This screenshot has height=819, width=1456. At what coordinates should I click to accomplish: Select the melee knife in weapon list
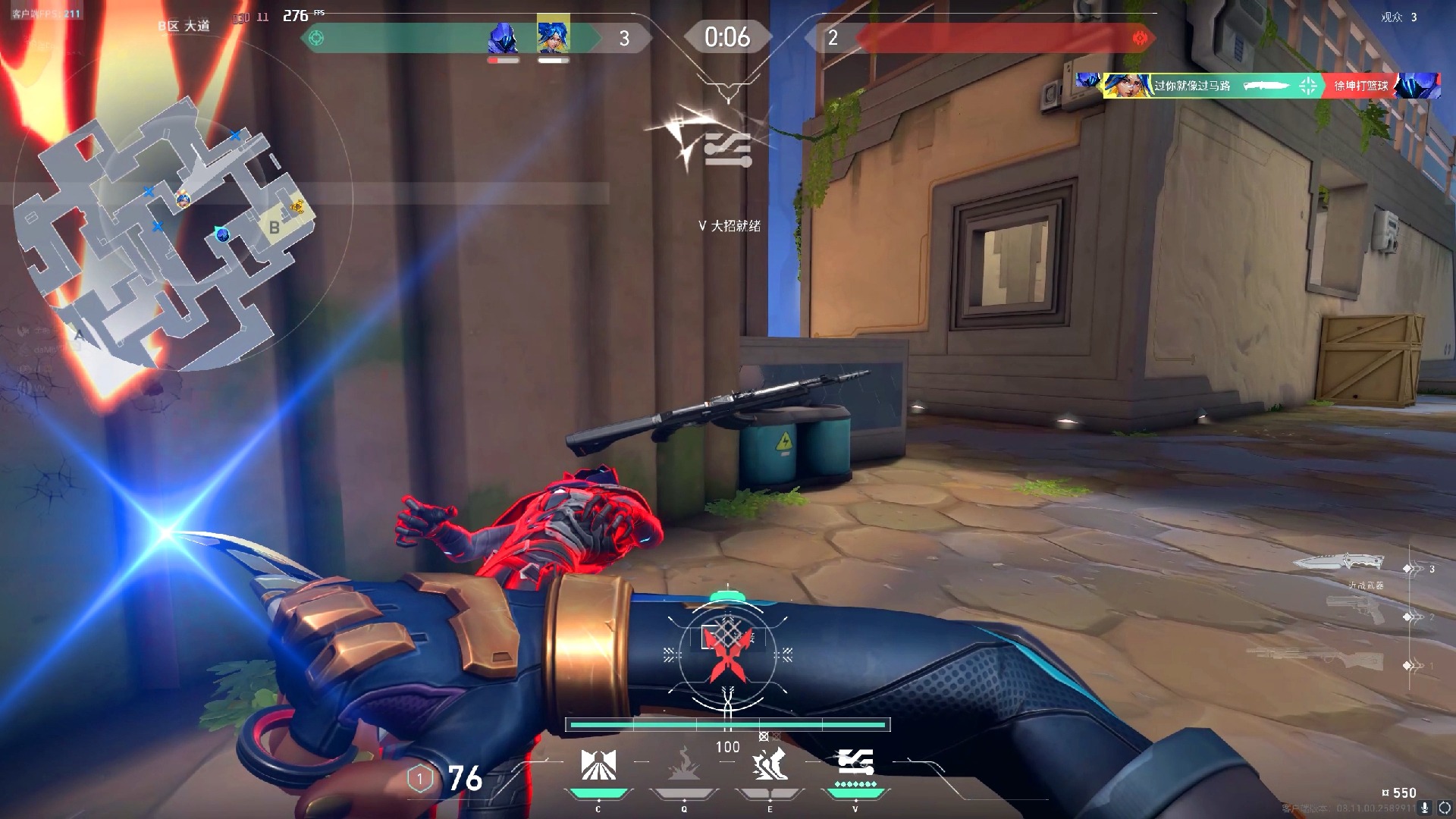coord(1340,563)
